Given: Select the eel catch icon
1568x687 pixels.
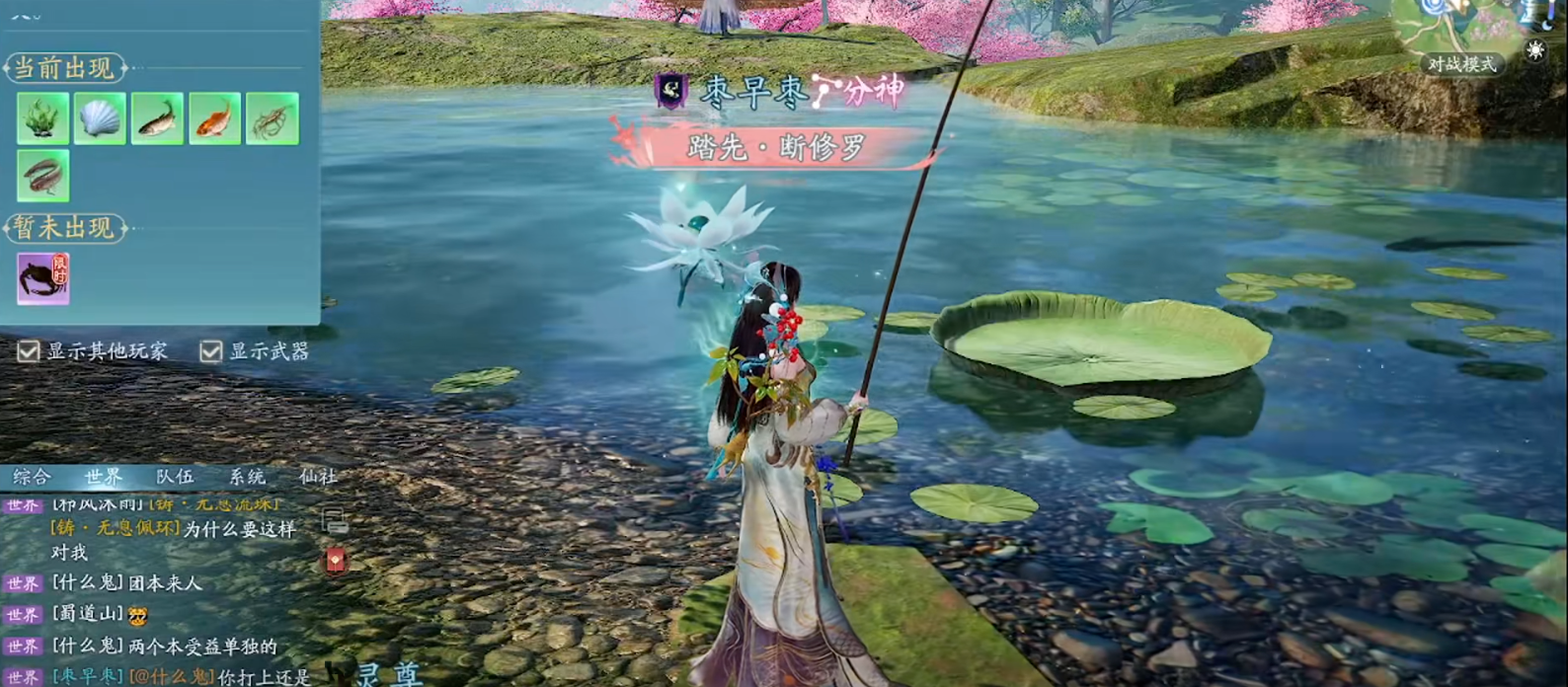Looking at the screenshot, I should [x=42, y=176].
